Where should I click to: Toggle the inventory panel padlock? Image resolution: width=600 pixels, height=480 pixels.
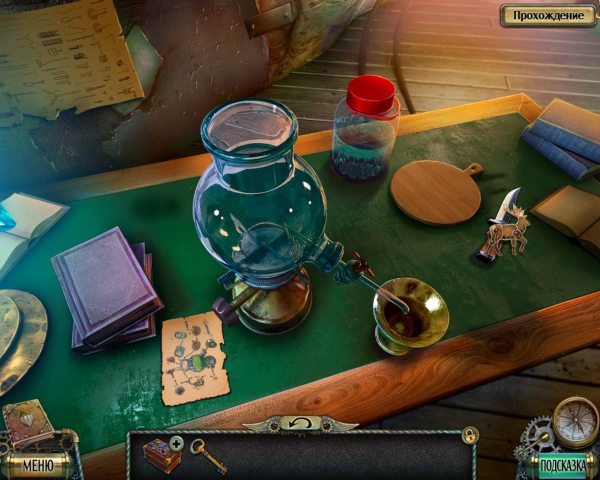(x=470, y=434)
